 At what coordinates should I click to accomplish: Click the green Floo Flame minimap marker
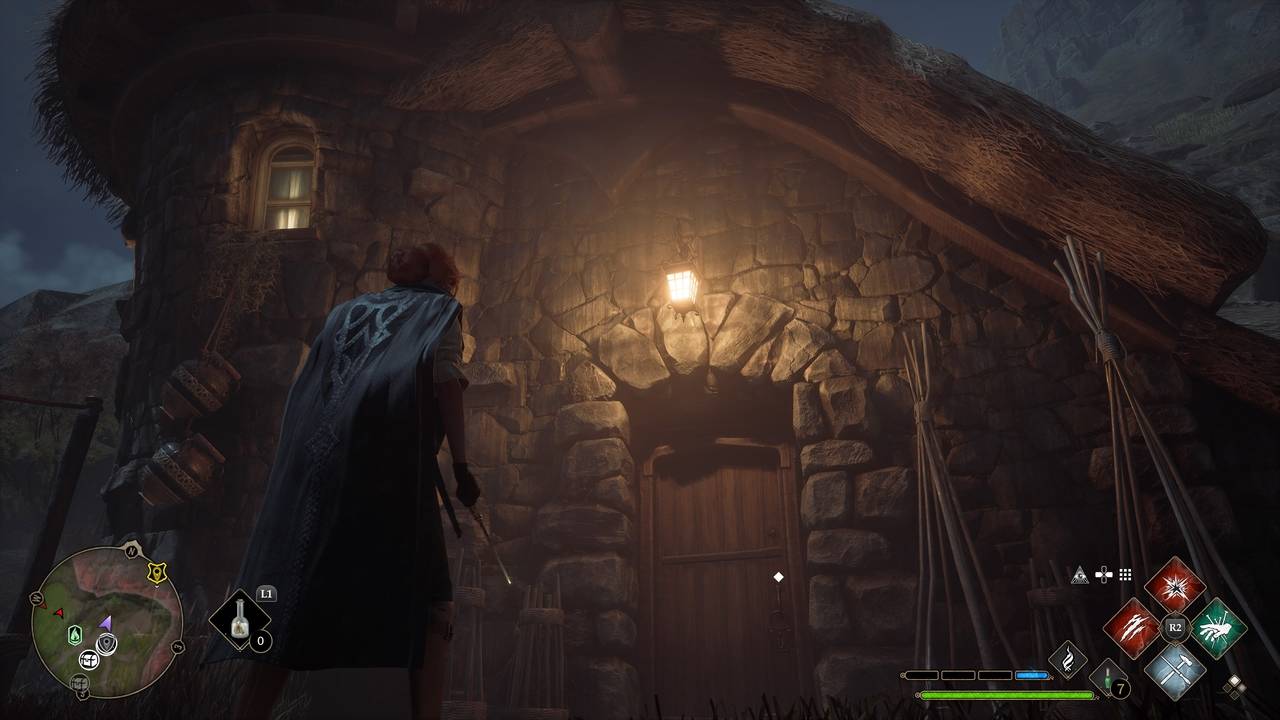pyautogui.click(x=75, y=634)
